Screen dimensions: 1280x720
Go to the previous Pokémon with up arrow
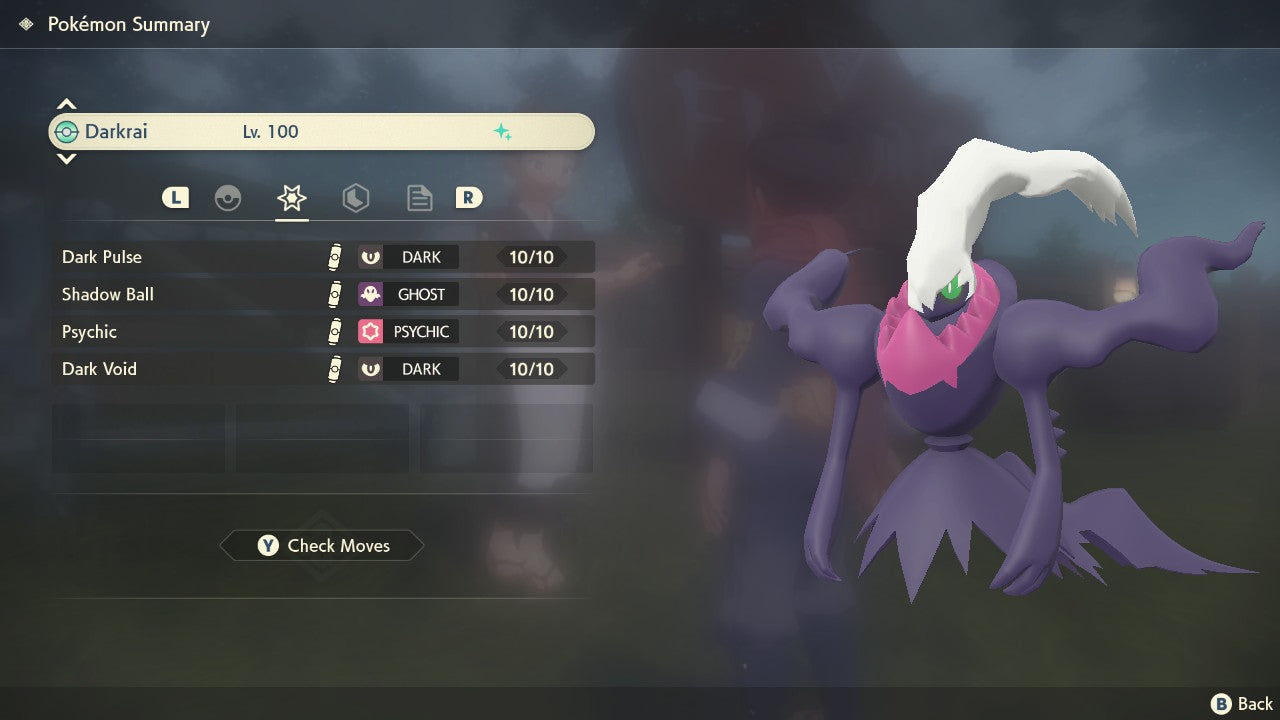tap(66, 104)
